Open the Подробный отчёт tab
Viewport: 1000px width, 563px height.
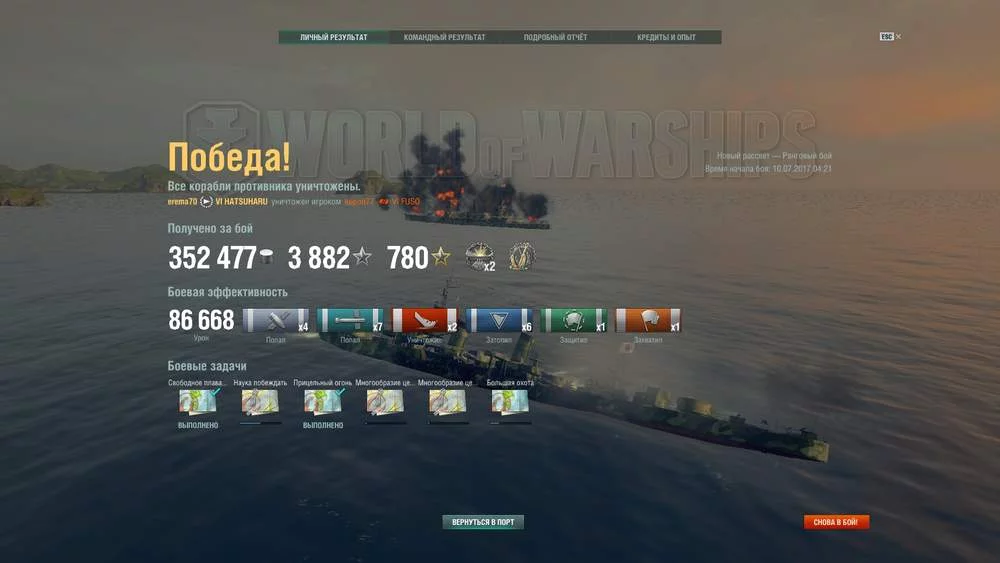555,38
